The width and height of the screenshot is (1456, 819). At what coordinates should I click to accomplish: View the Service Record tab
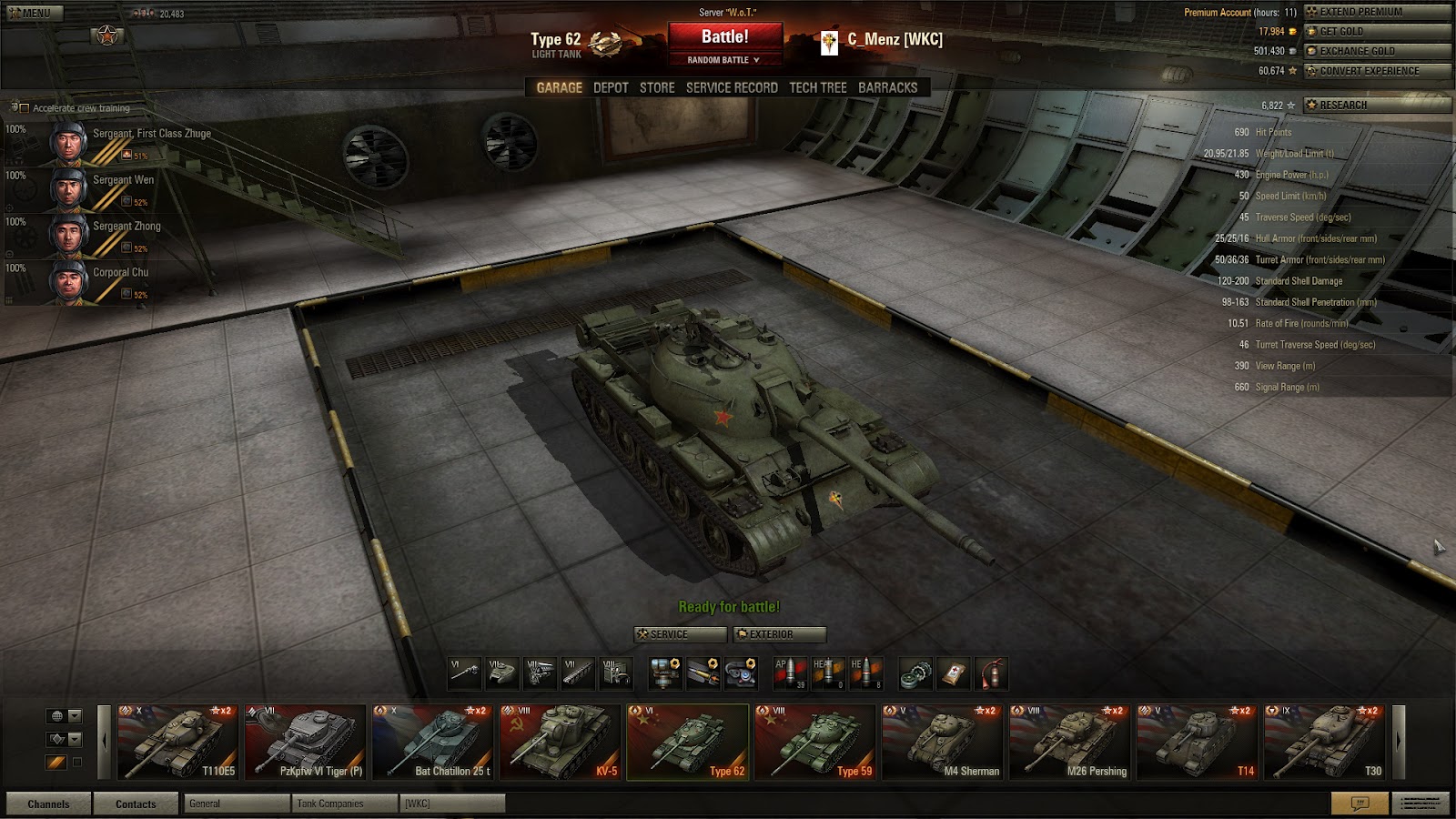coord(732,87)
